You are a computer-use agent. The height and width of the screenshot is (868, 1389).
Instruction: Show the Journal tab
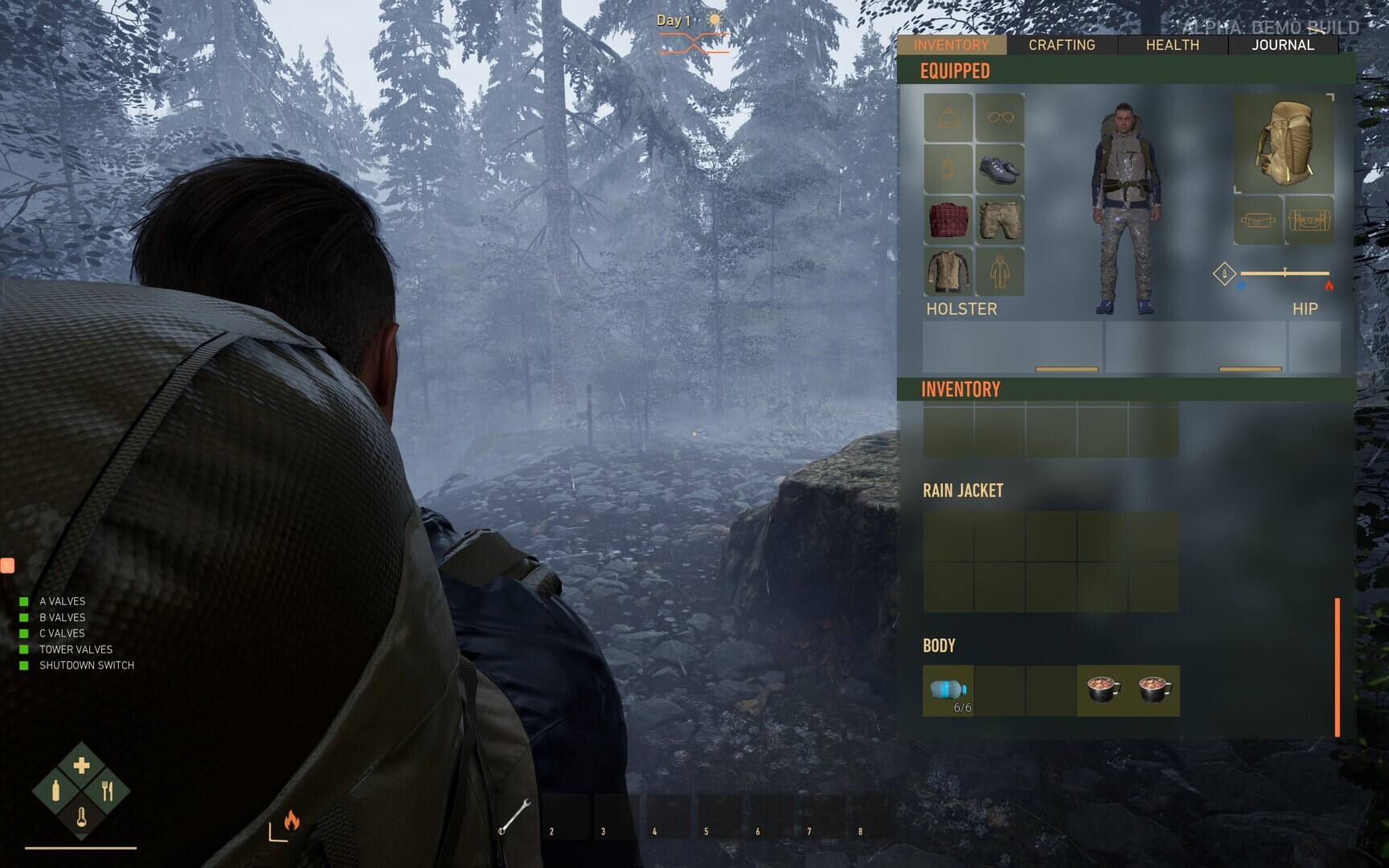[1283, 45]
